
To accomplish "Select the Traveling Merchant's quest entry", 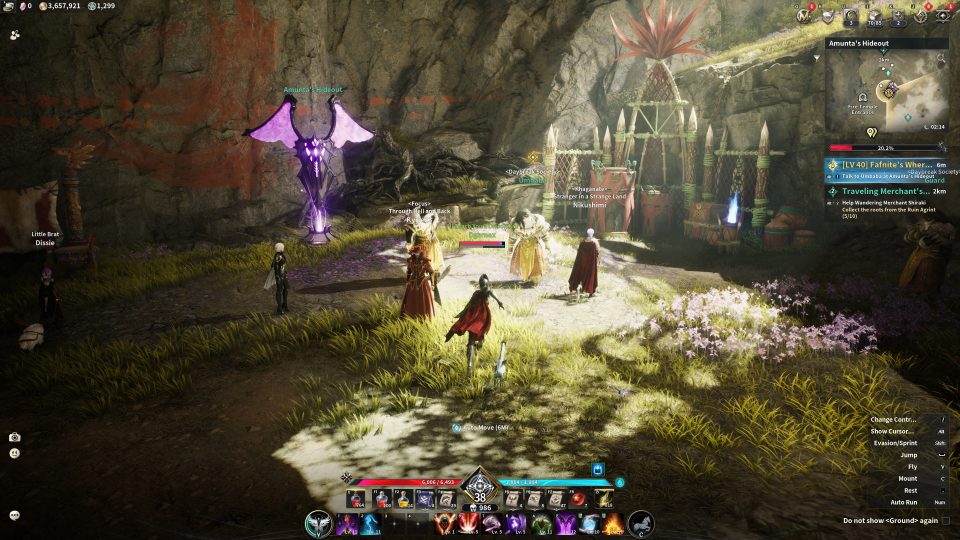I will (x=886, y=190).
